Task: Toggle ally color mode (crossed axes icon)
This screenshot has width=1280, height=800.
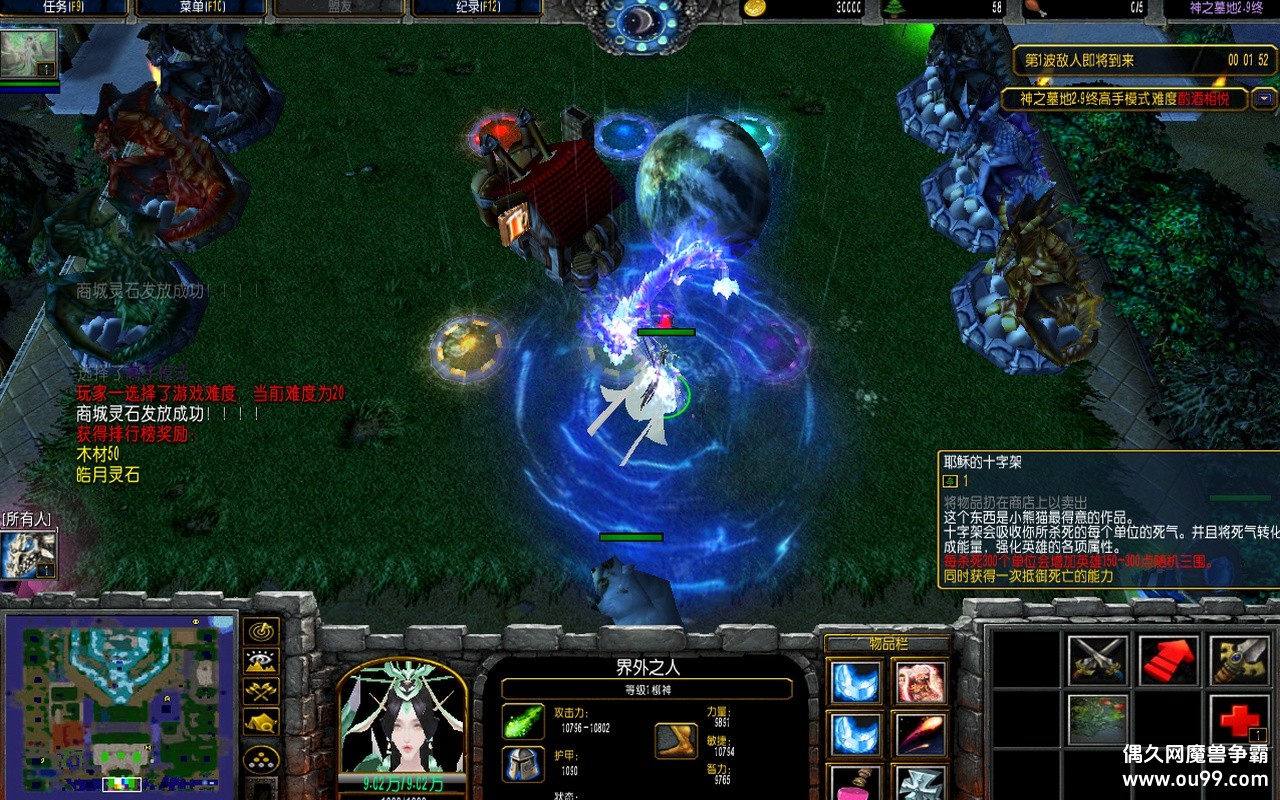Action: (261, 691)
